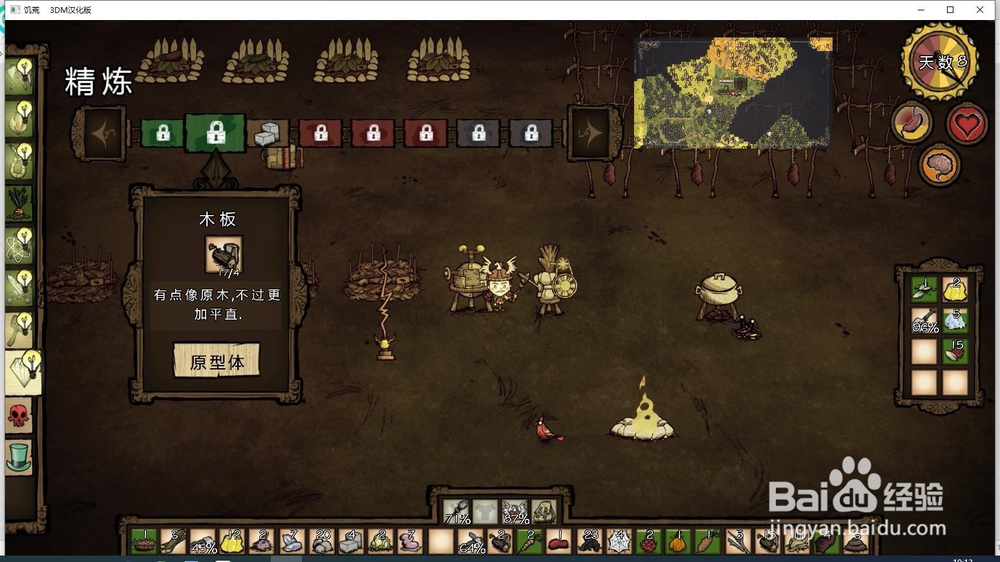Open the carrot Food crafting tab
This screenshot has width=1000, height=562.
point(19,202)
